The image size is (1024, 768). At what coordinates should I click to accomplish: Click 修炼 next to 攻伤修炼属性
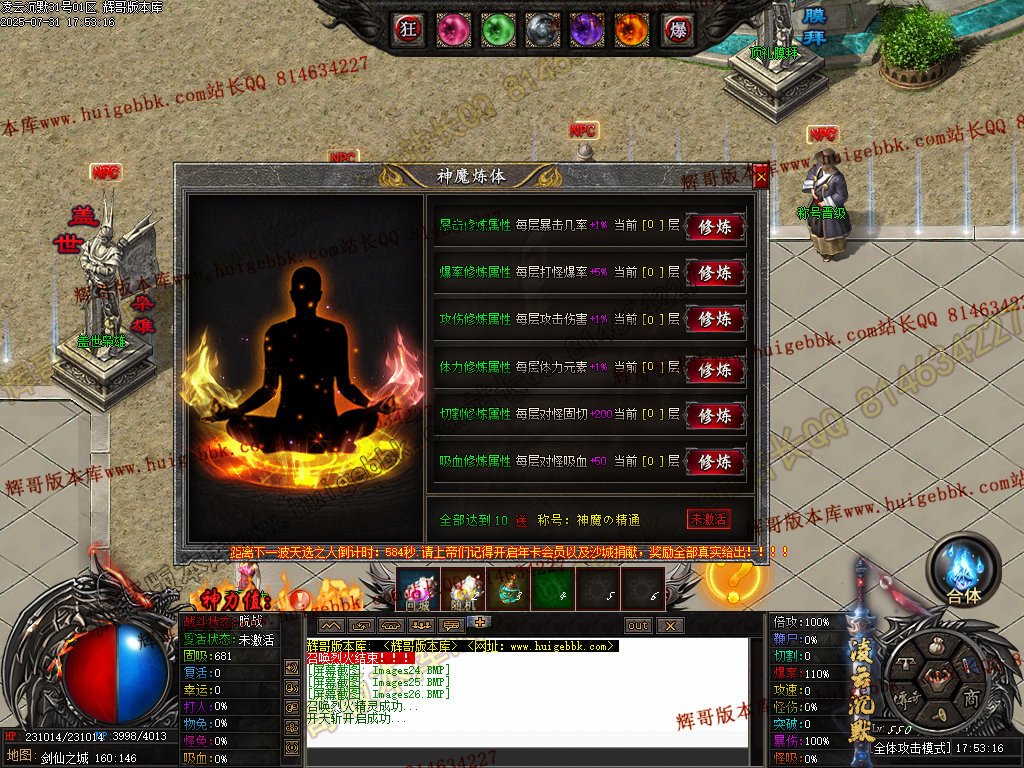(x=715, y=320)
